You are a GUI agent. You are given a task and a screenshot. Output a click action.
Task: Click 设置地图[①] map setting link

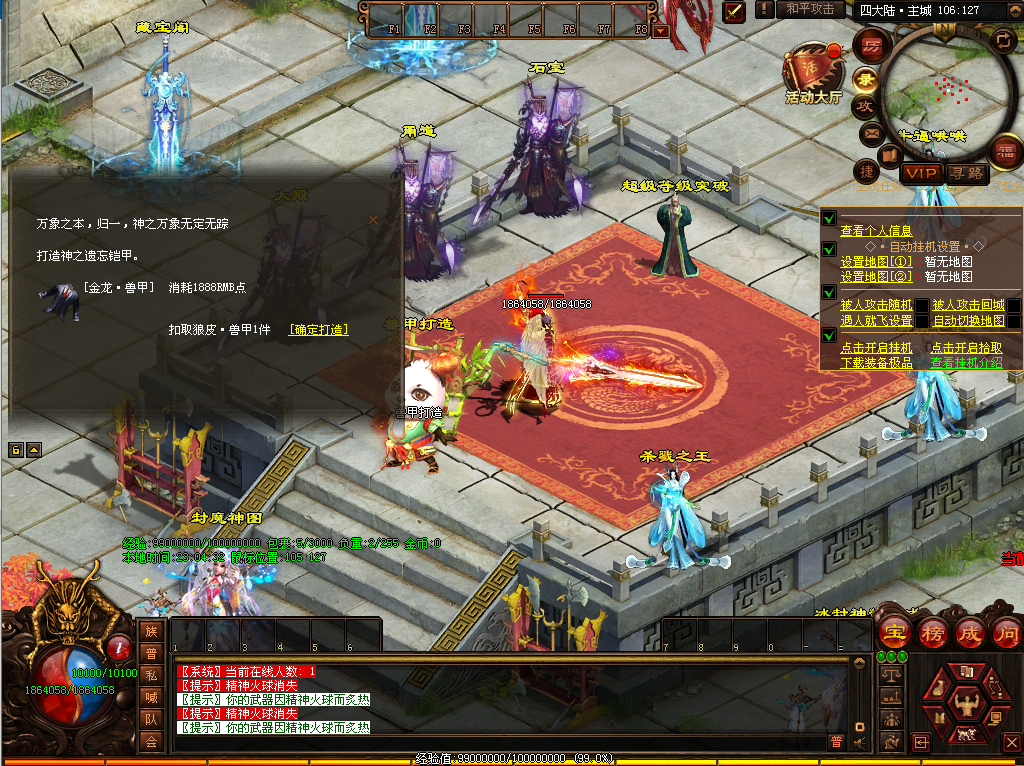pyautogui.click(x=876, y=261)
